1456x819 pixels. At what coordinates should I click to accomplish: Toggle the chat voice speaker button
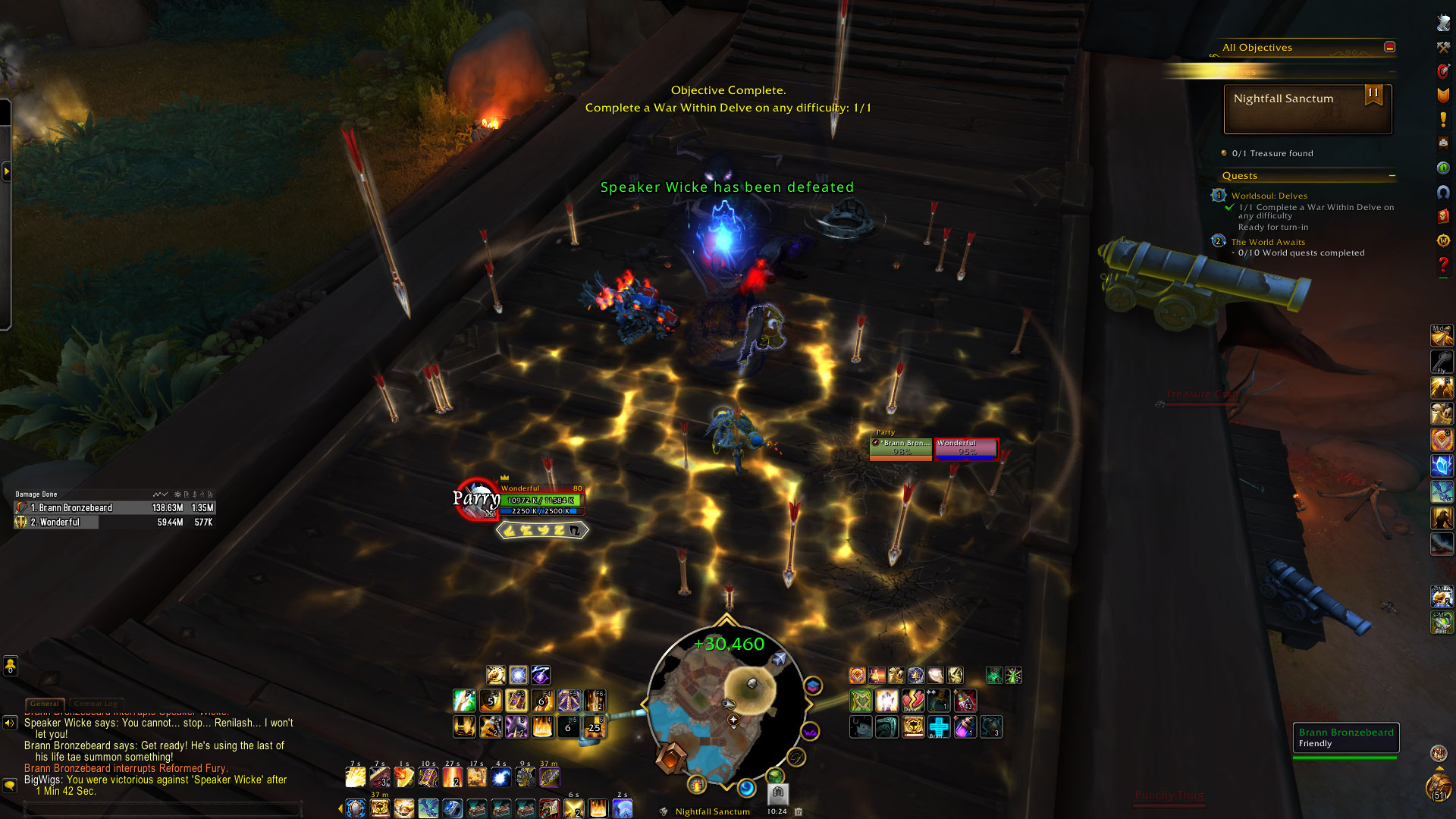click(x=10, y=723)
